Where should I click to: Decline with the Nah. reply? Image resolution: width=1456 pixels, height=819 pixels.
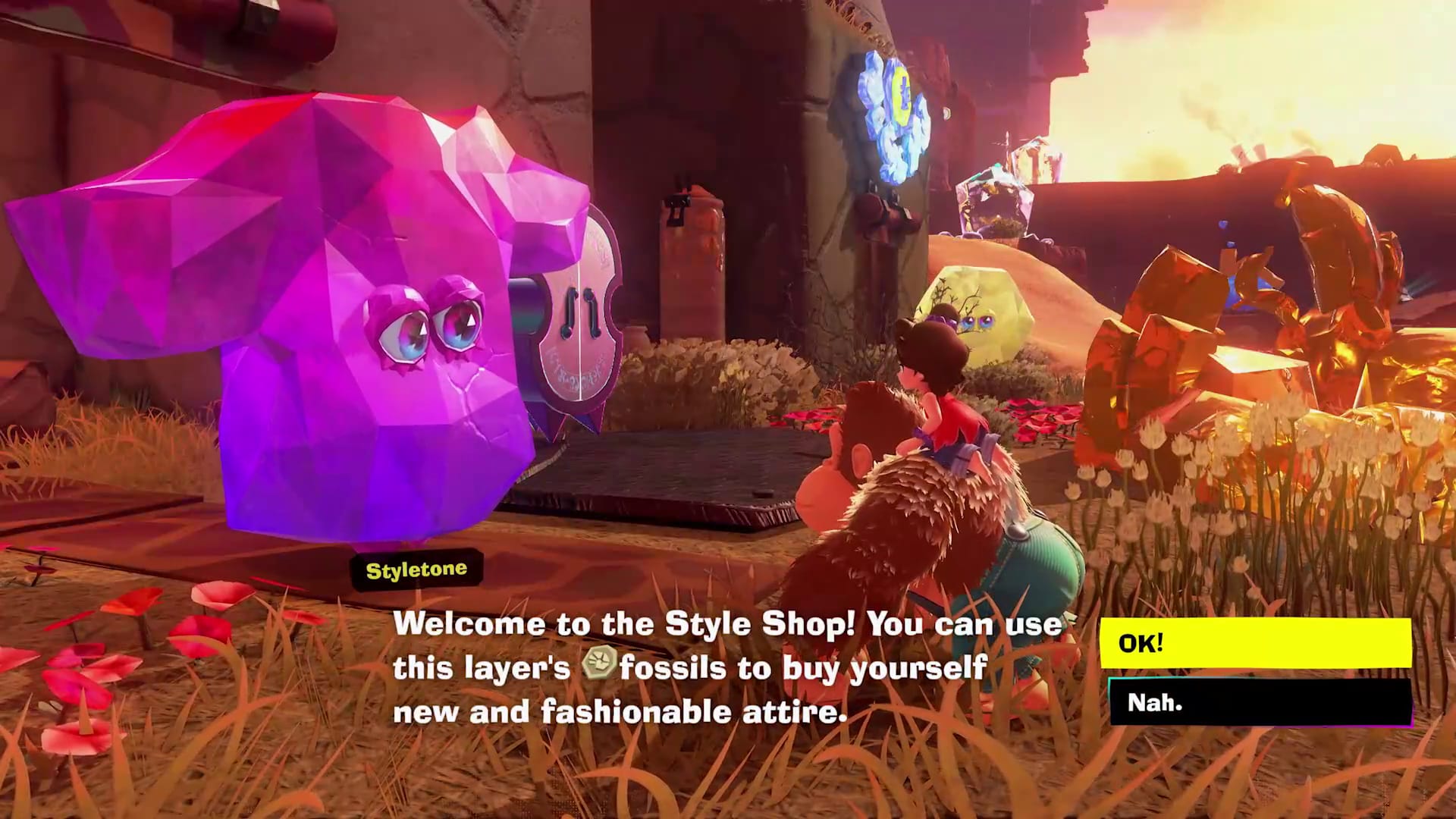1259,702
